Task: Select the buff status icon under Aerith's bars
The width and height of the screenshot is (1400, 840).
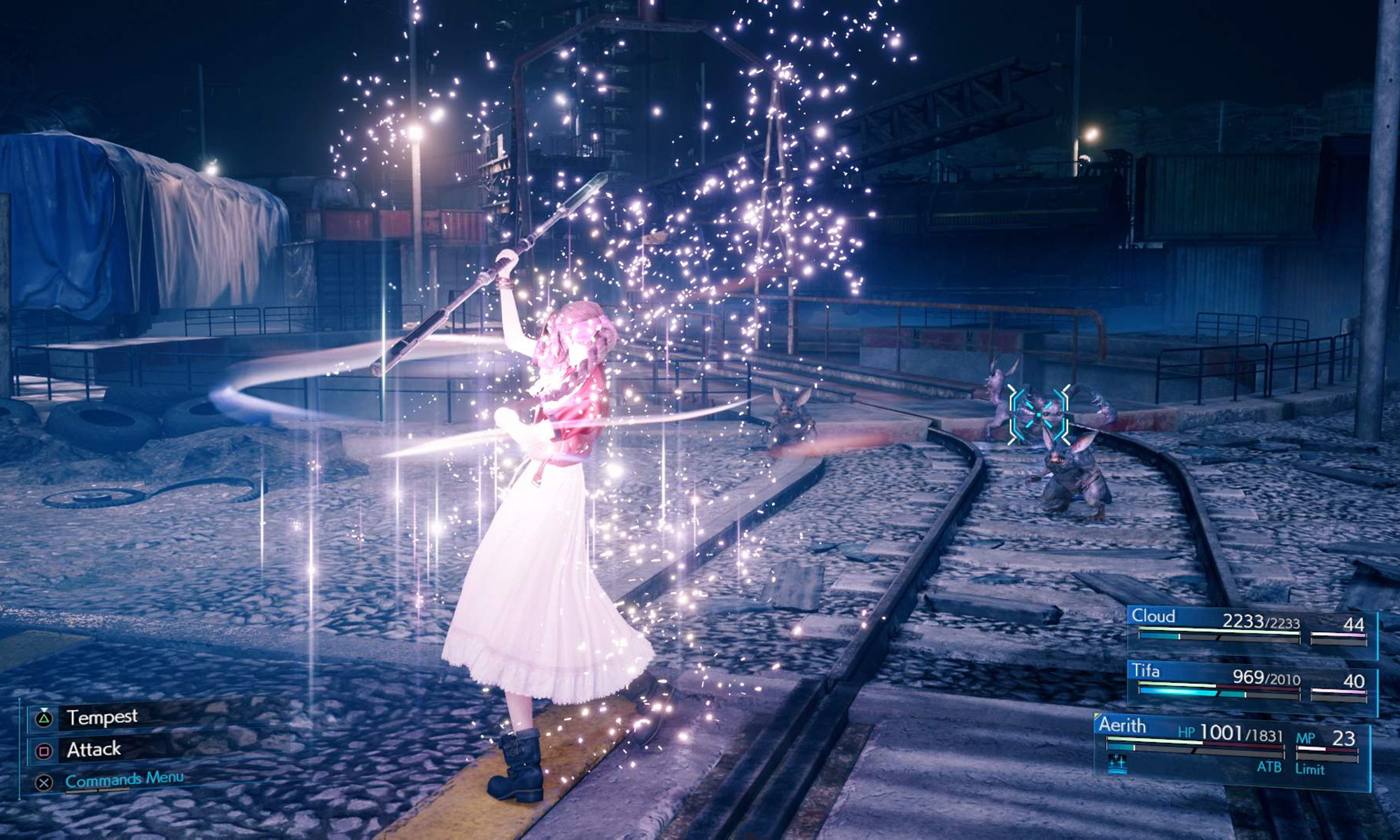Action: [1117, 764]
